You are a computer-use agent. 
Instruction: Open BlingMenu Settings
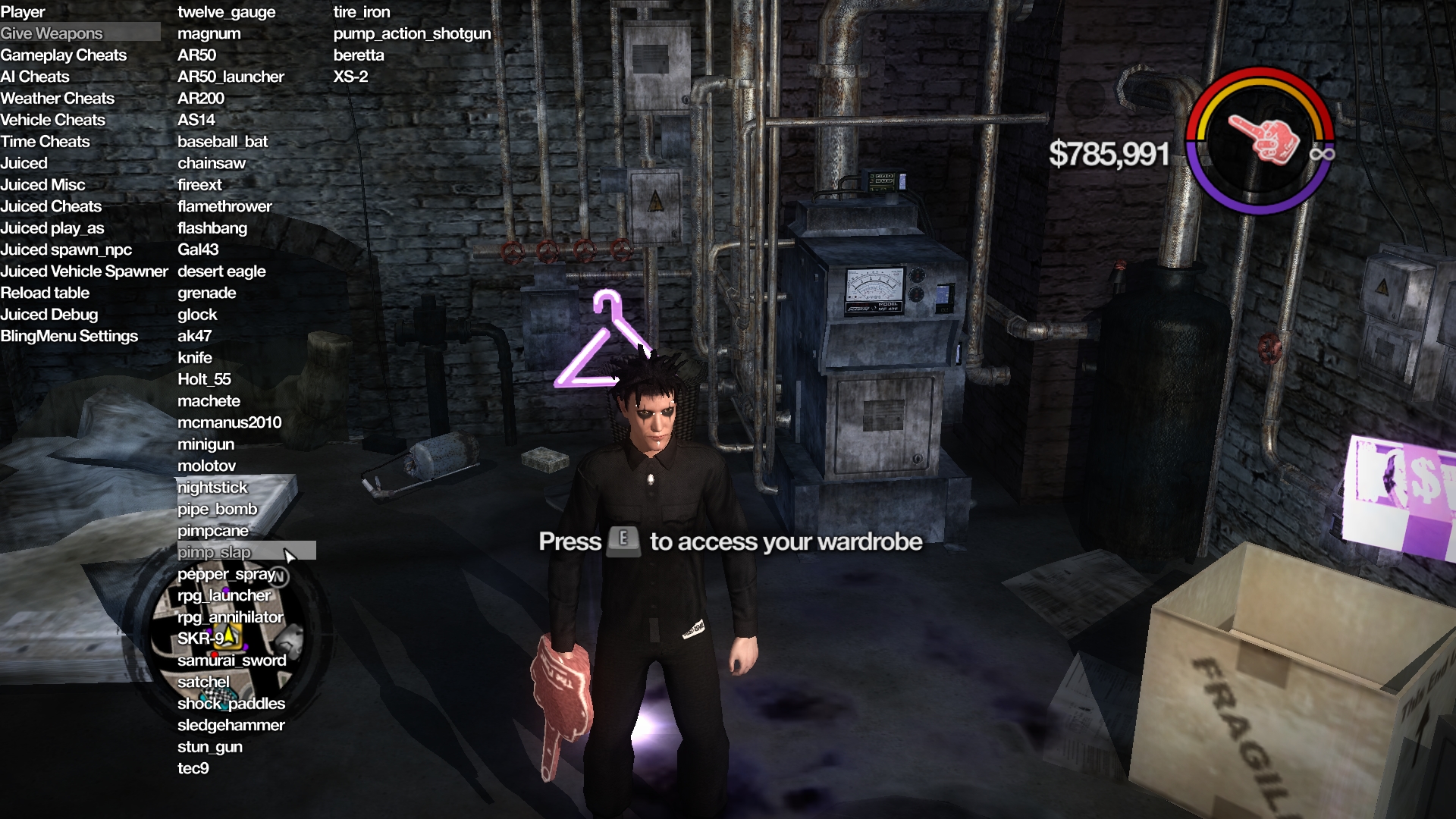point(69,336)
